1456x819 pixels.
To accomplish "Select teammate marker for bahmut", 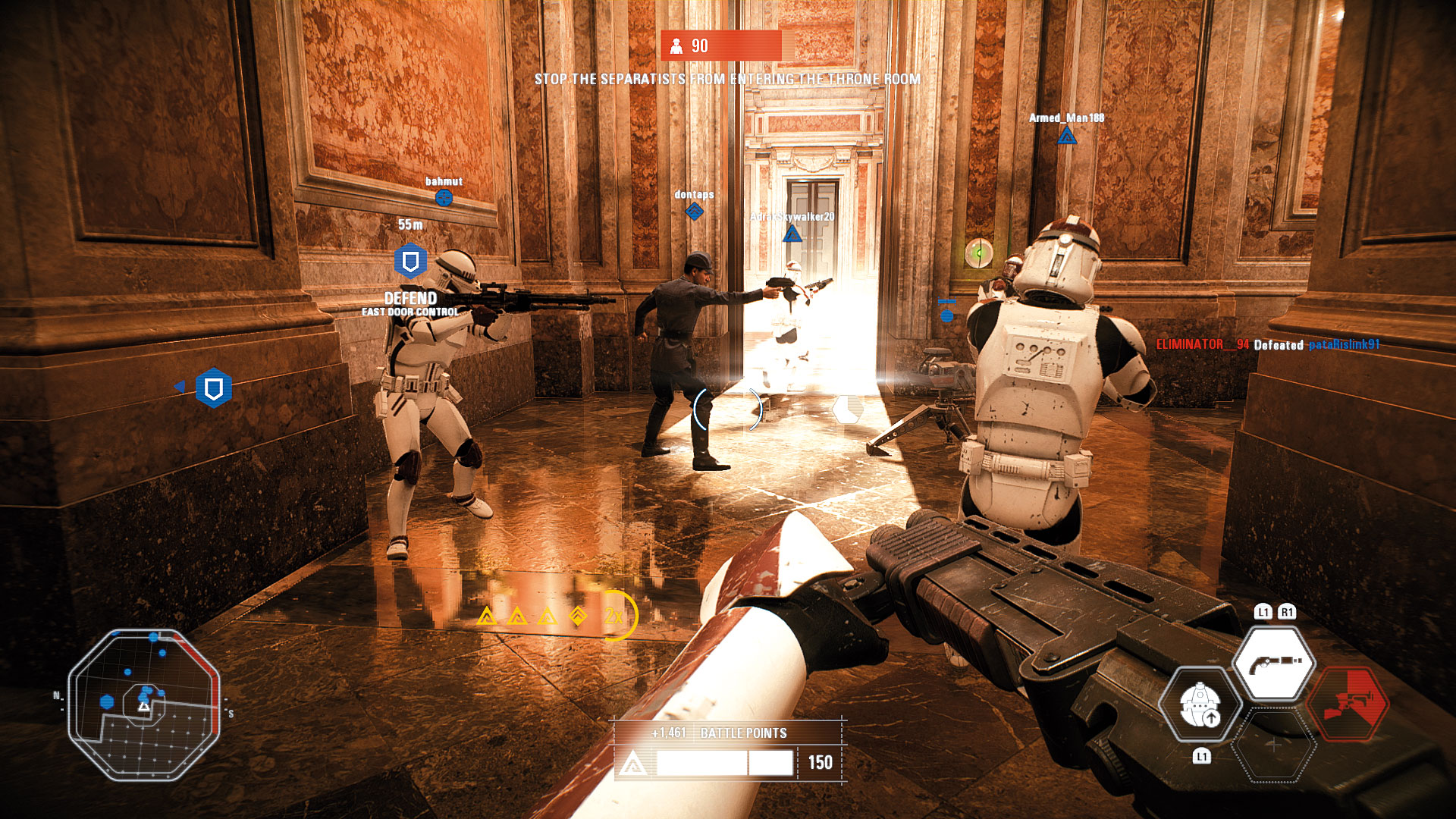I will [x=444, y=198].
